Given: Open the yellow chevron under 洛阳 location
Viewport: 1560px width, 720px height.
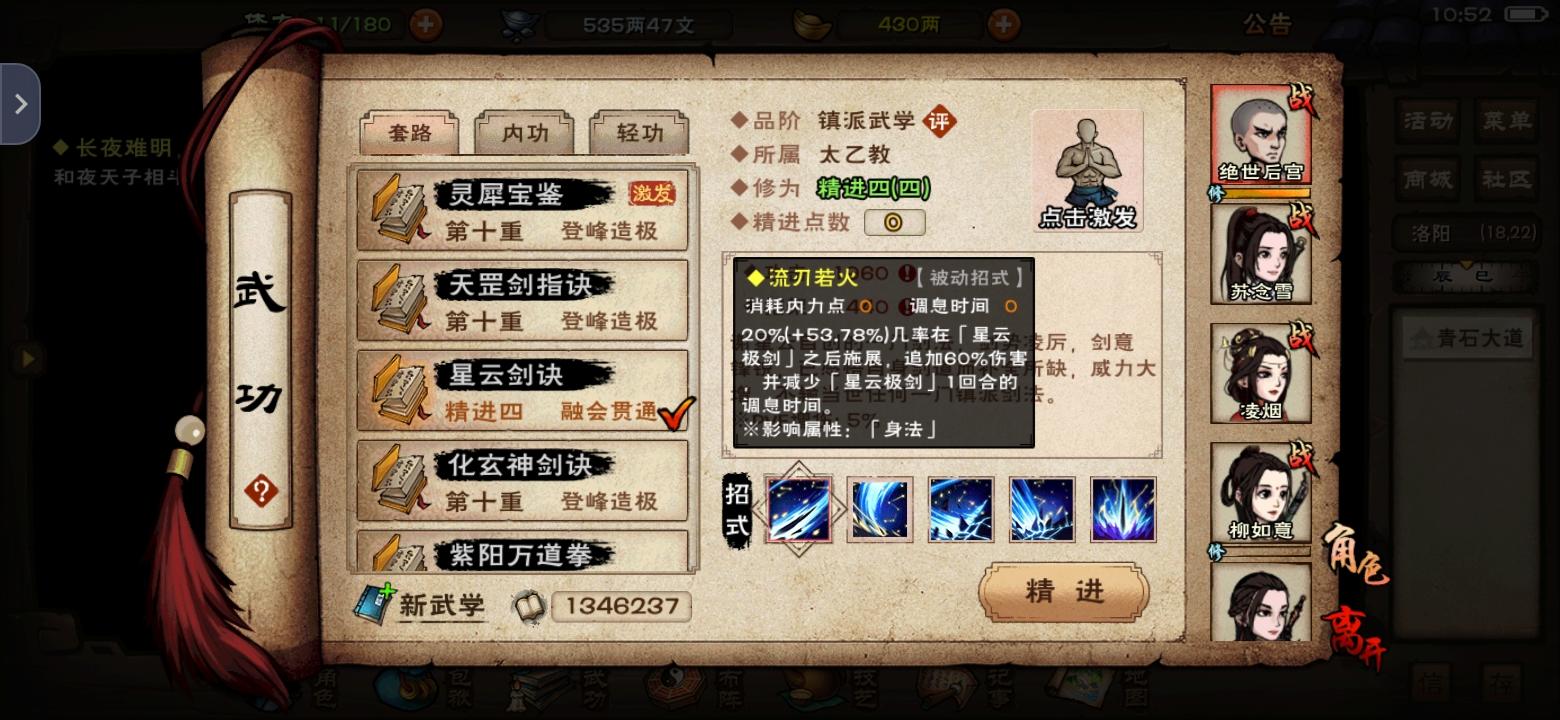Looking at the screenshot, I should [1467, 263].
